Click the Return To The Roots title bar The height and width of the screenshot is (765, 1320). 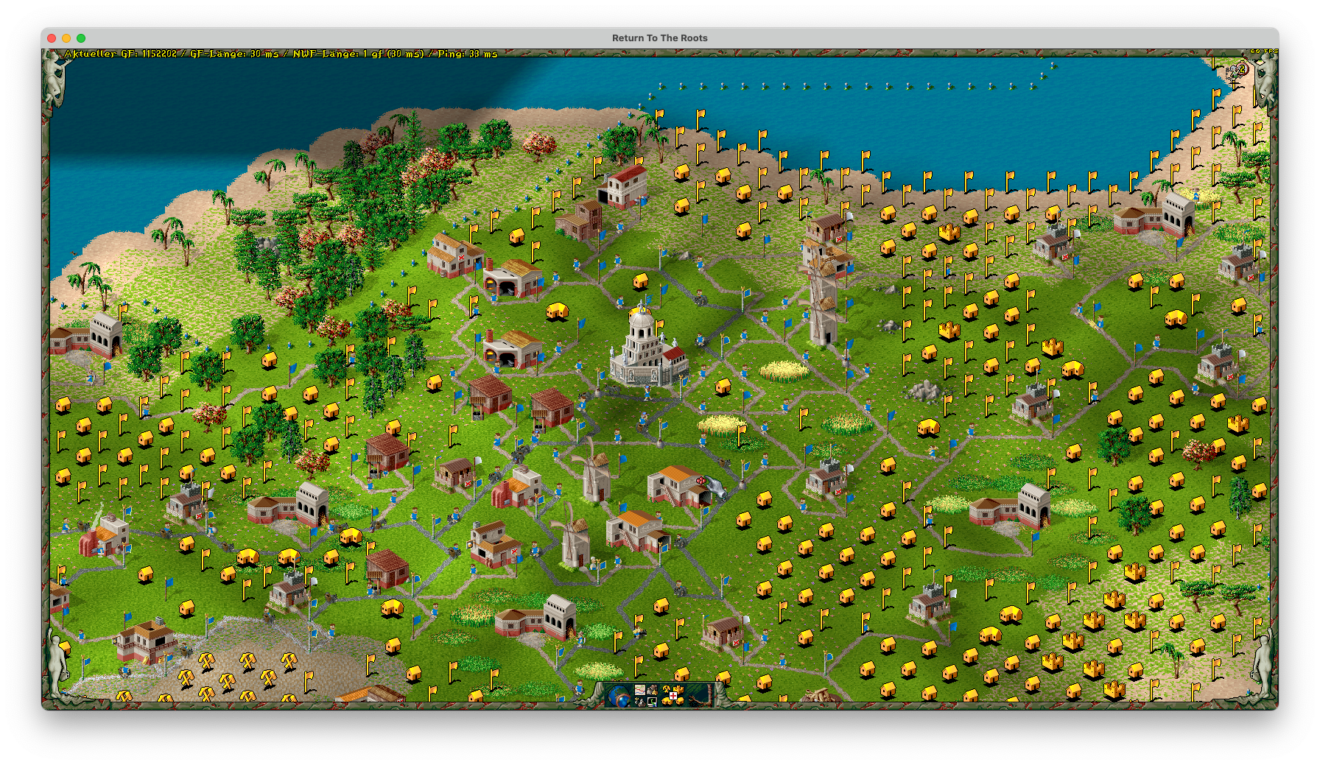pyautogui.click(x=660, y=37)
